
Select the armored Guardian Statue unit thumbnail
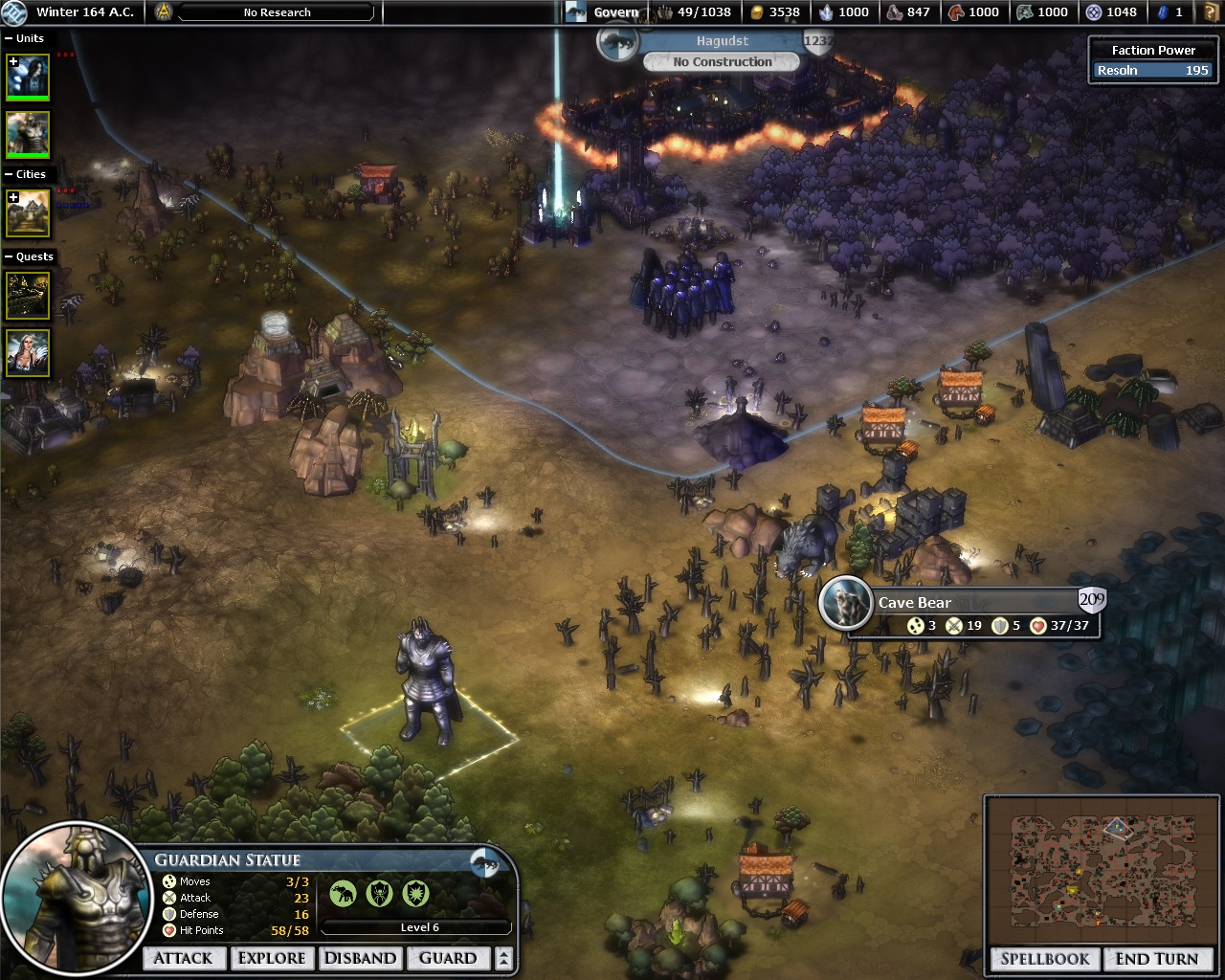click(28, 133)
